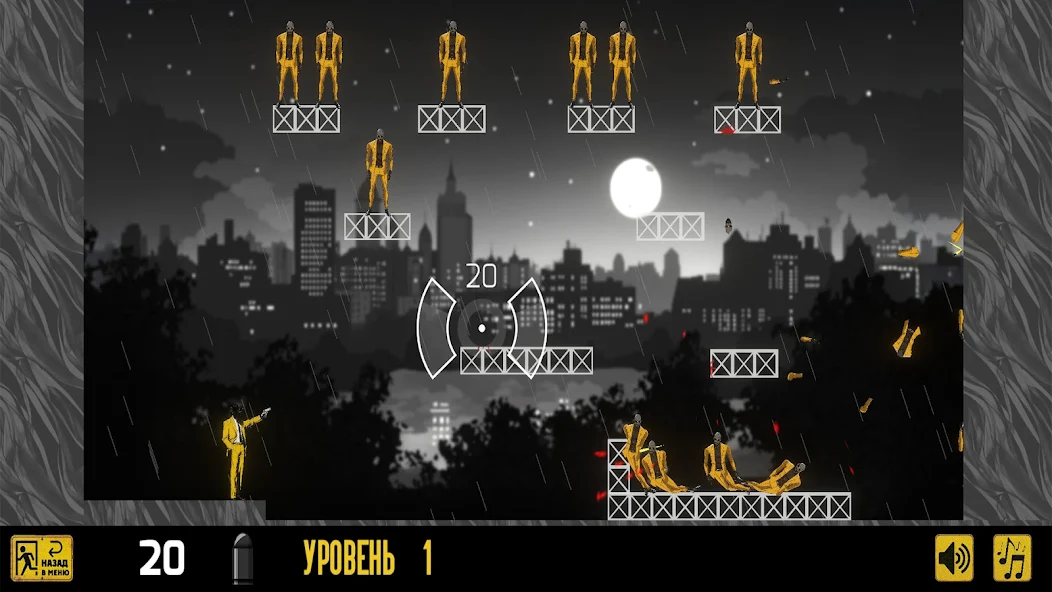Return to the menu with the yellow exit button

point(42,558)
